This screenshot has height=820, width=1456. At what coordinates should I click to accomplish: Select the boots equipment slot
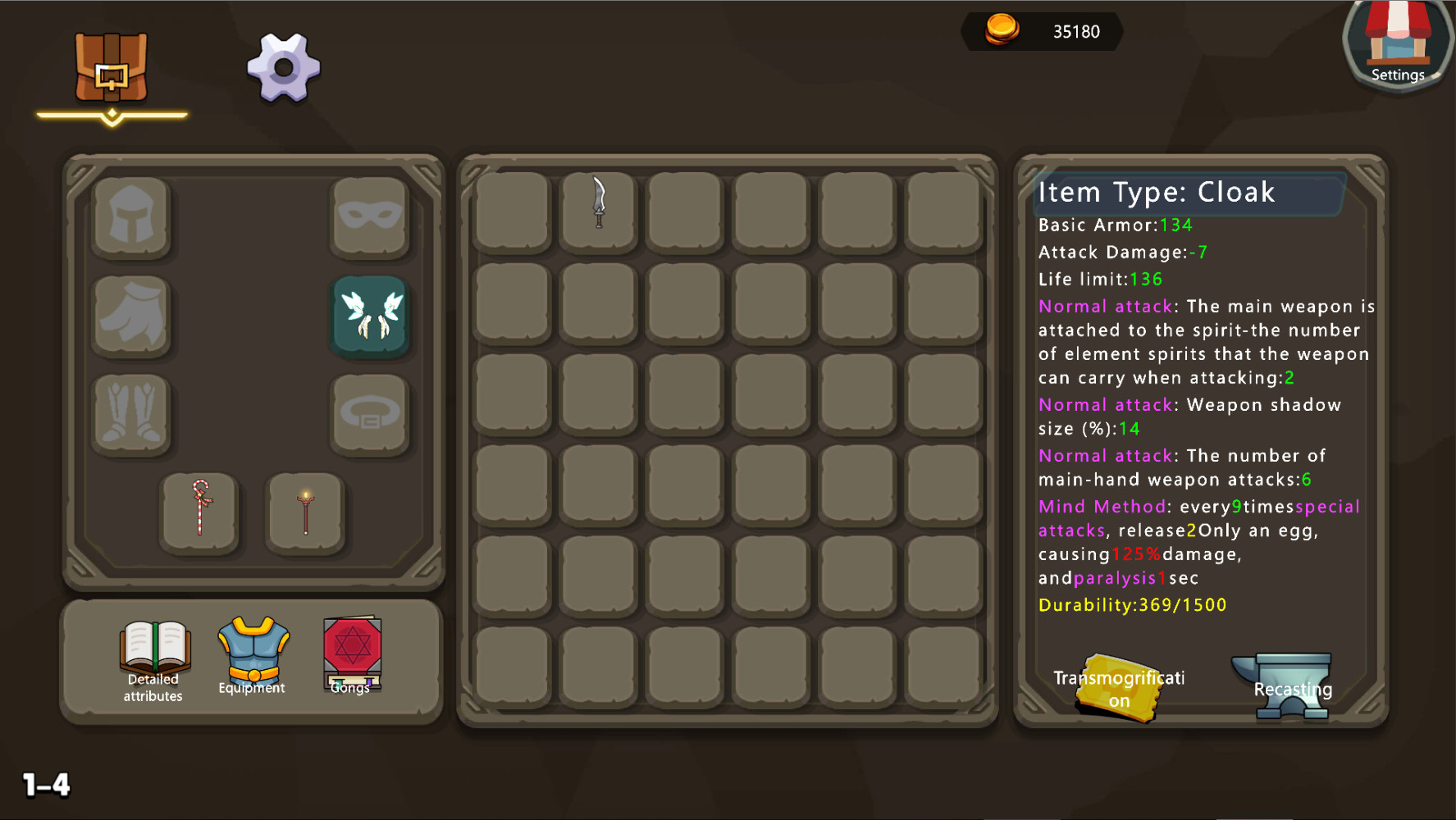pyautogui.click(x=131, y=414)
